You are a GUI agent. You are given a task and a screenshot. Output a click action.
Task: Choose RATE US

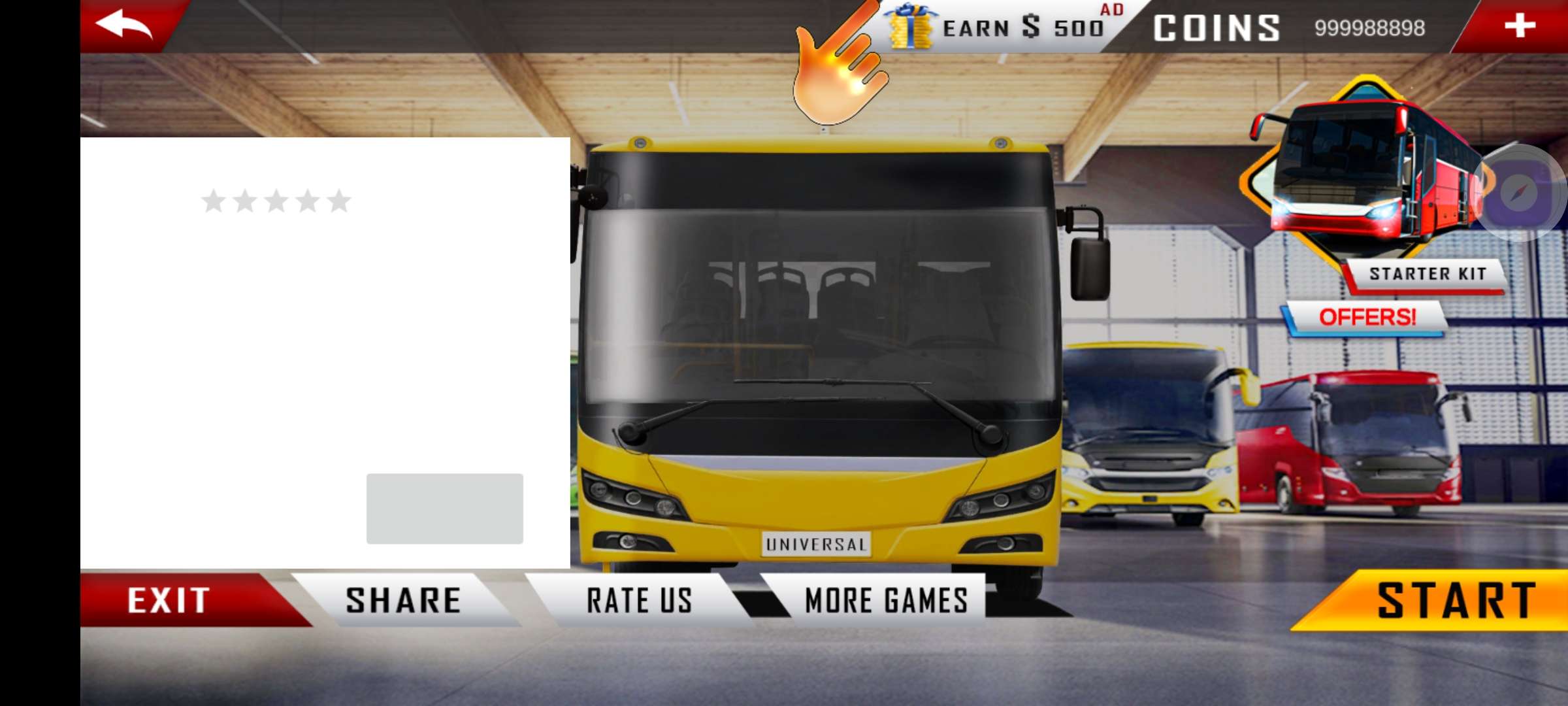point(639,600)
